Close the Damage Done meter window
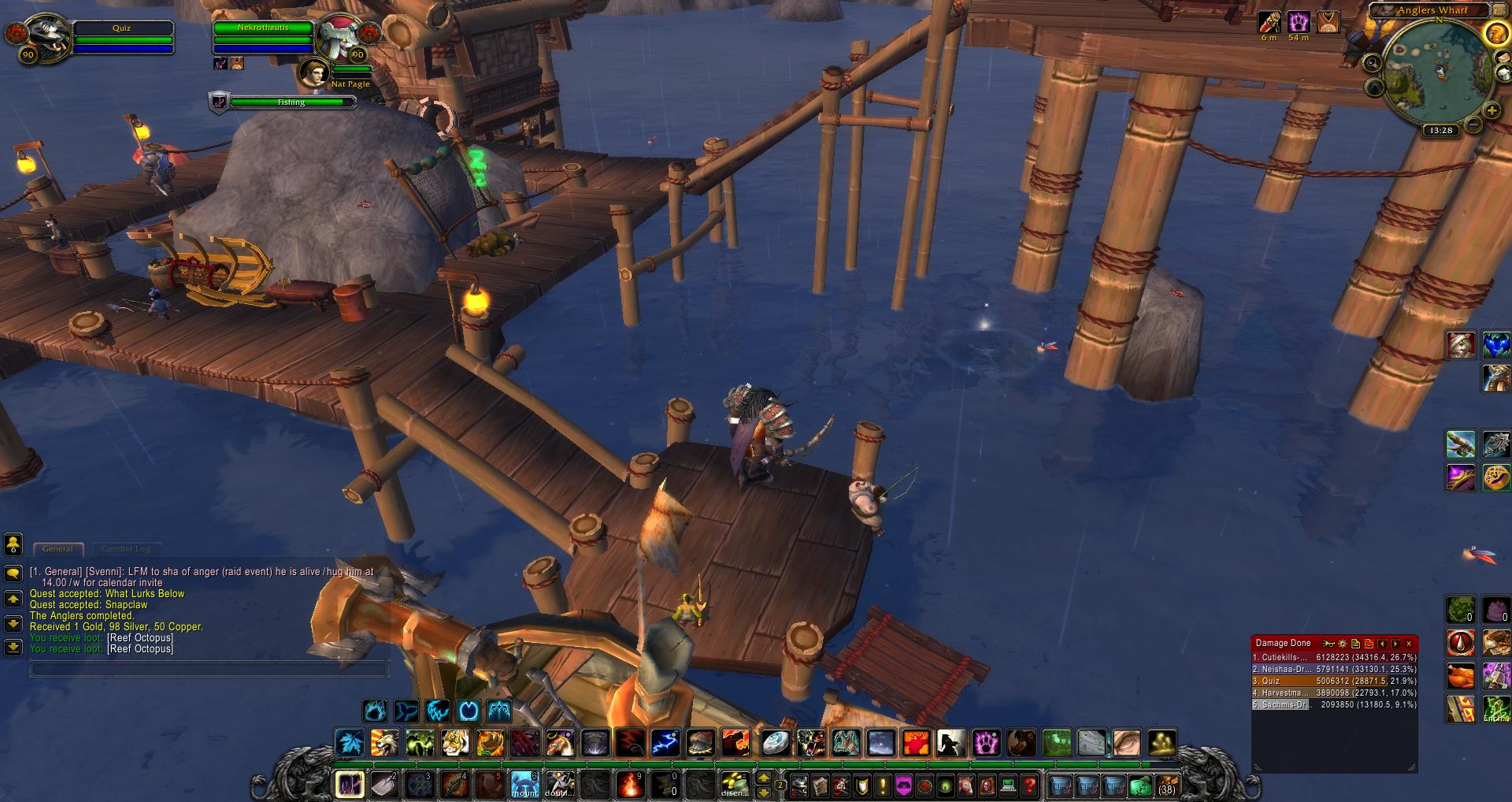 (x=1410, y=644)
